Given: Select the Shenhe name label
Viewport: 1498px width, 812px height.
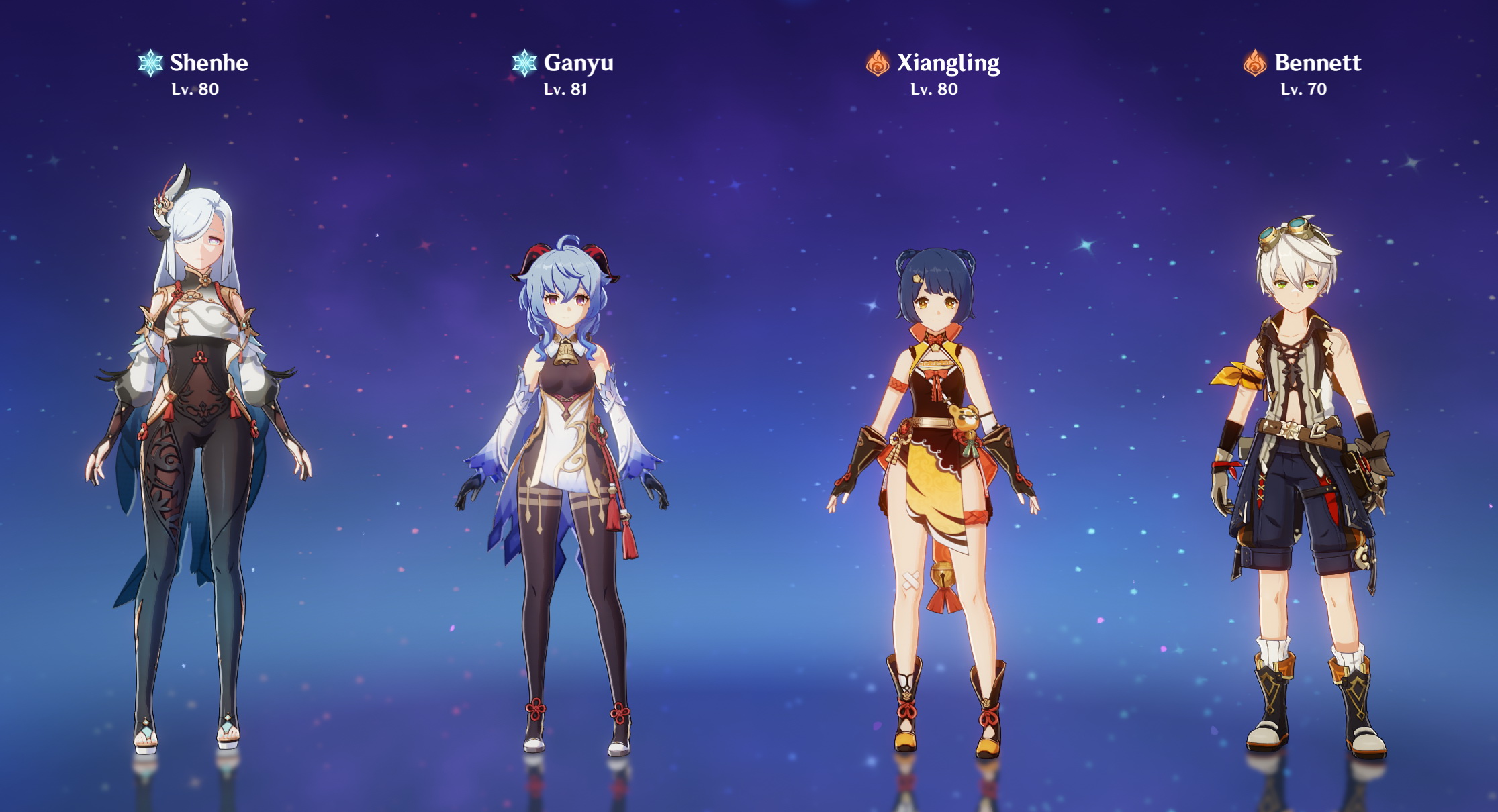Looking at the screenshot, I should coord(208,64).
